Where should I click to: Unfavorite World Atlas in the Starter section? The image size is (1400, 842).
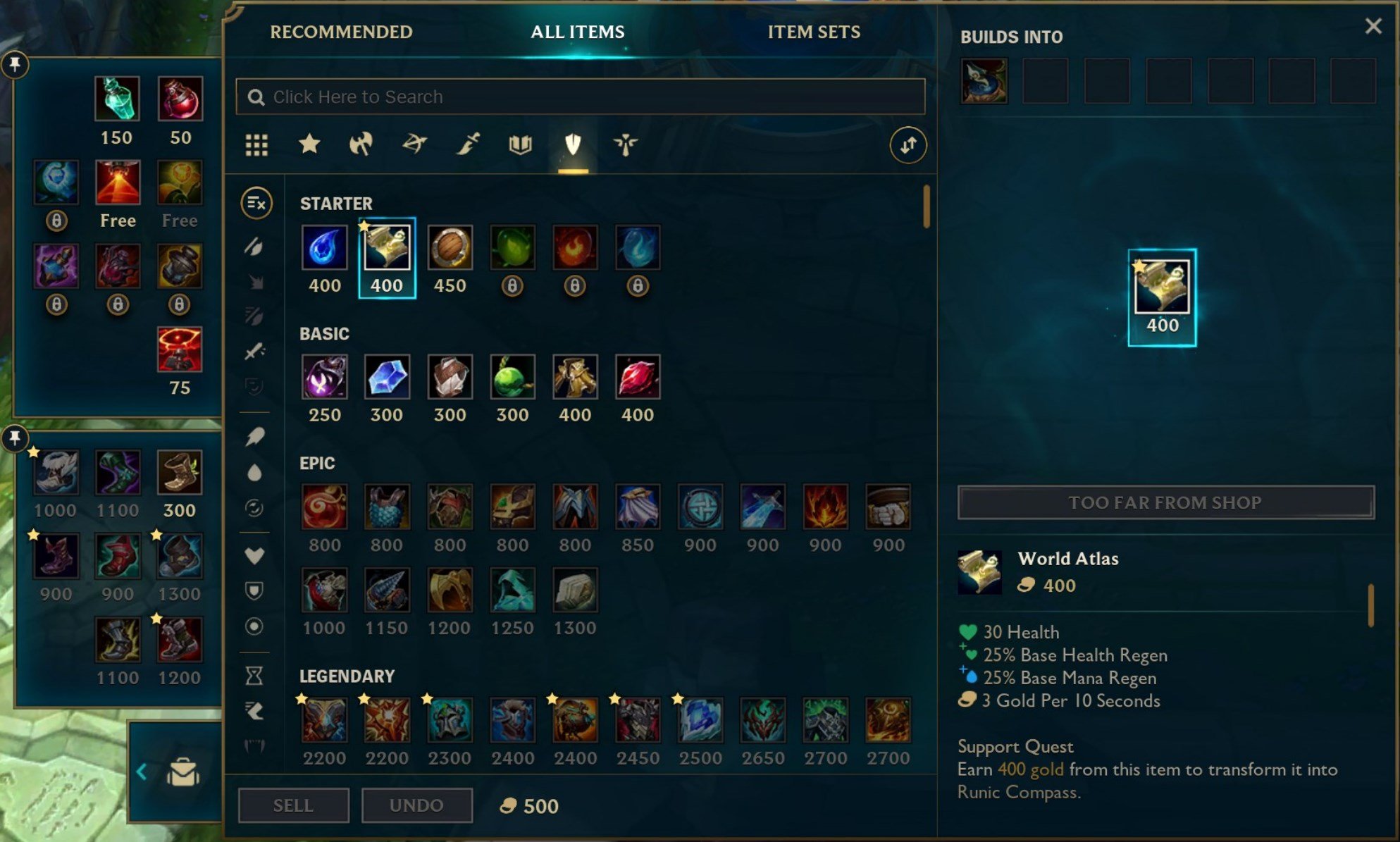click(x=364, y=226)
